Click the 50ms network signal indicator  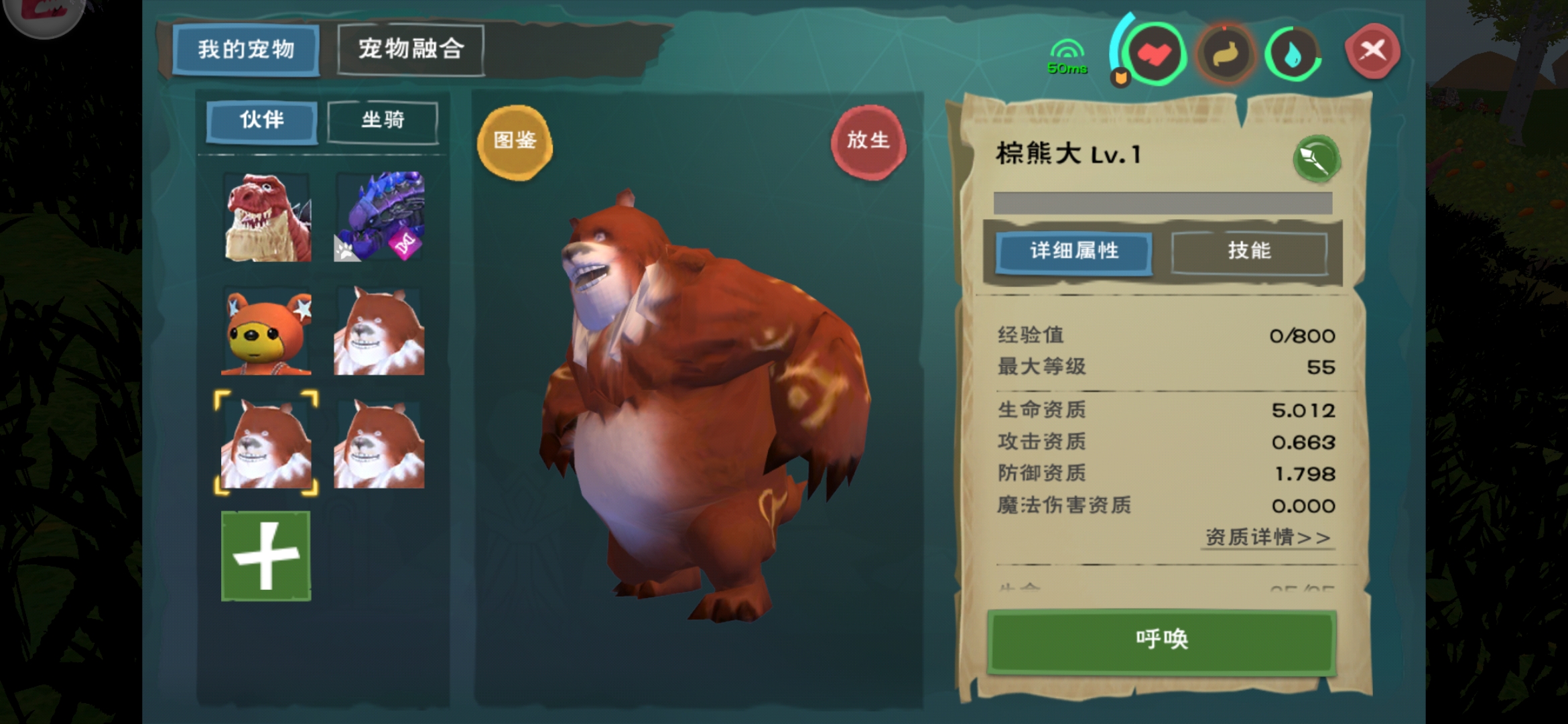tap(1067, 57)
